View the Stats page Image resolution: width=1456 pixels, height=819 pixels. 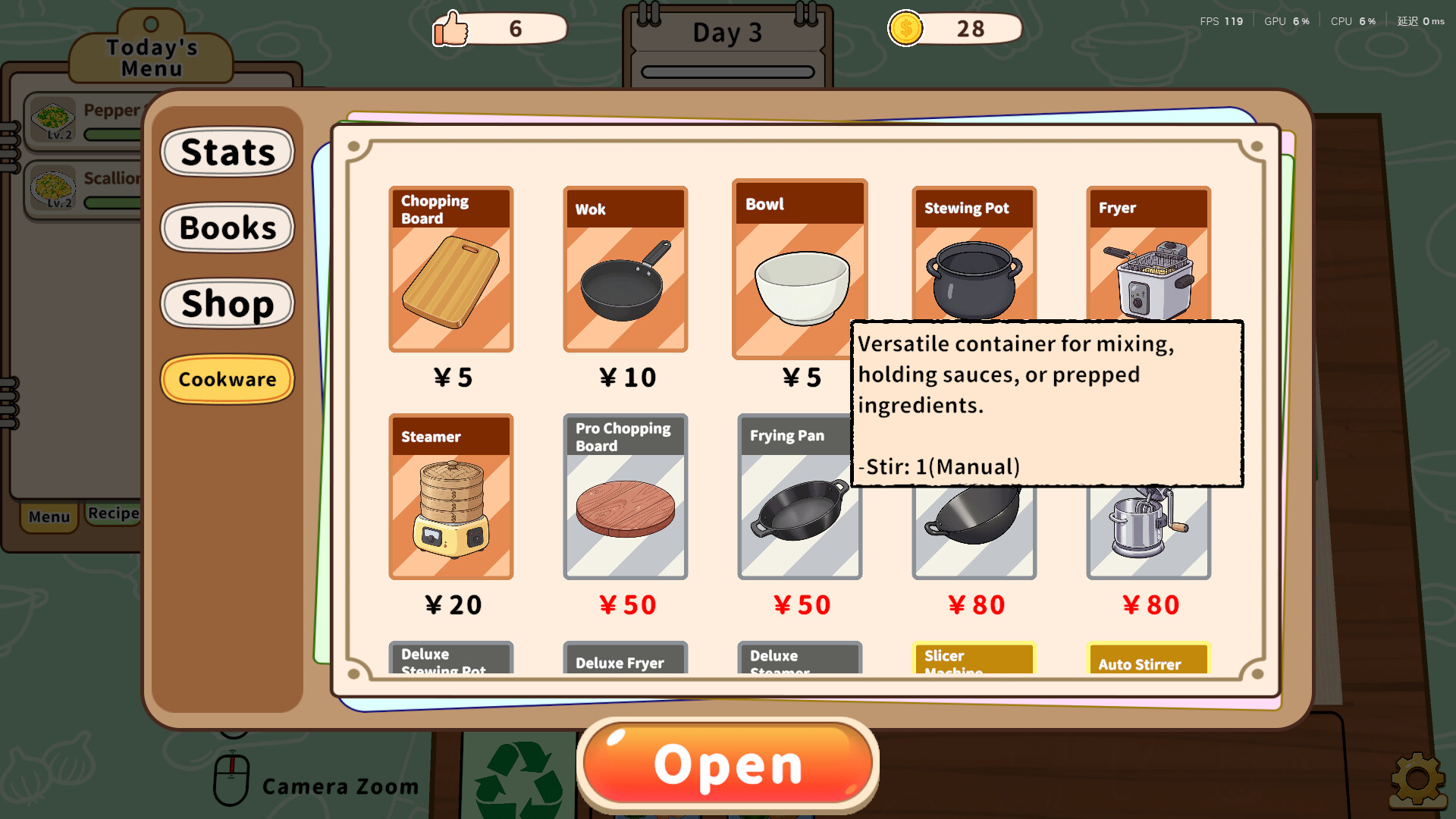click(227, 152)
